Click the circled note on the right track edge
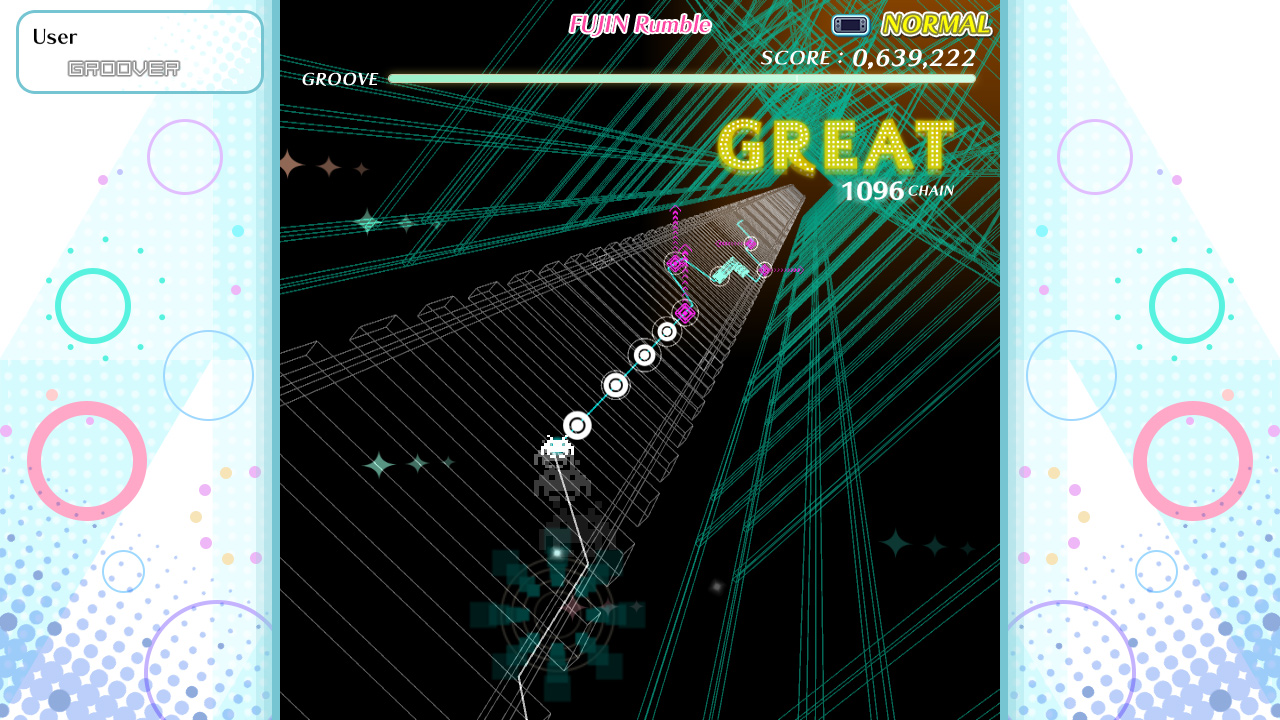The width and height of the screenshot is (1280, 720). coord(766,268)
